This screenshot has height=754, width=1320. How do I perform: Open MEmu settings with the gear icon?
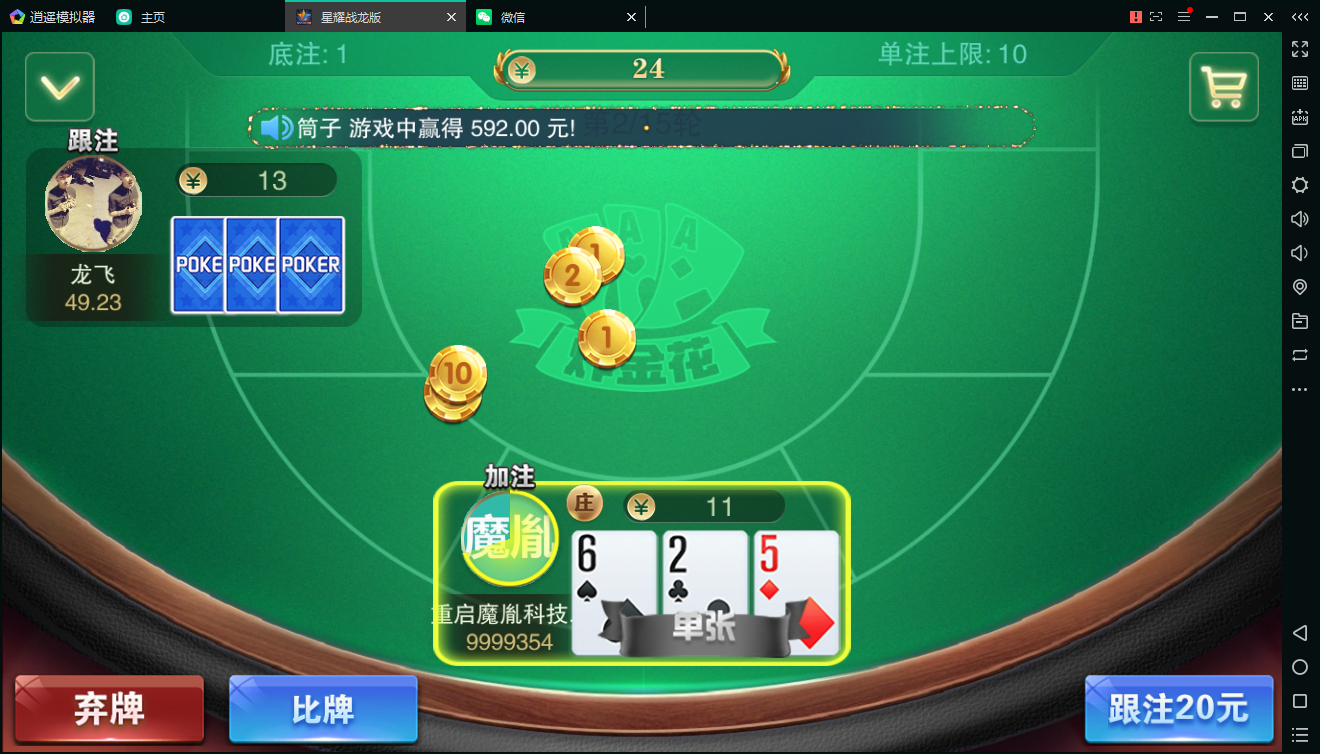pos(1300,184)
